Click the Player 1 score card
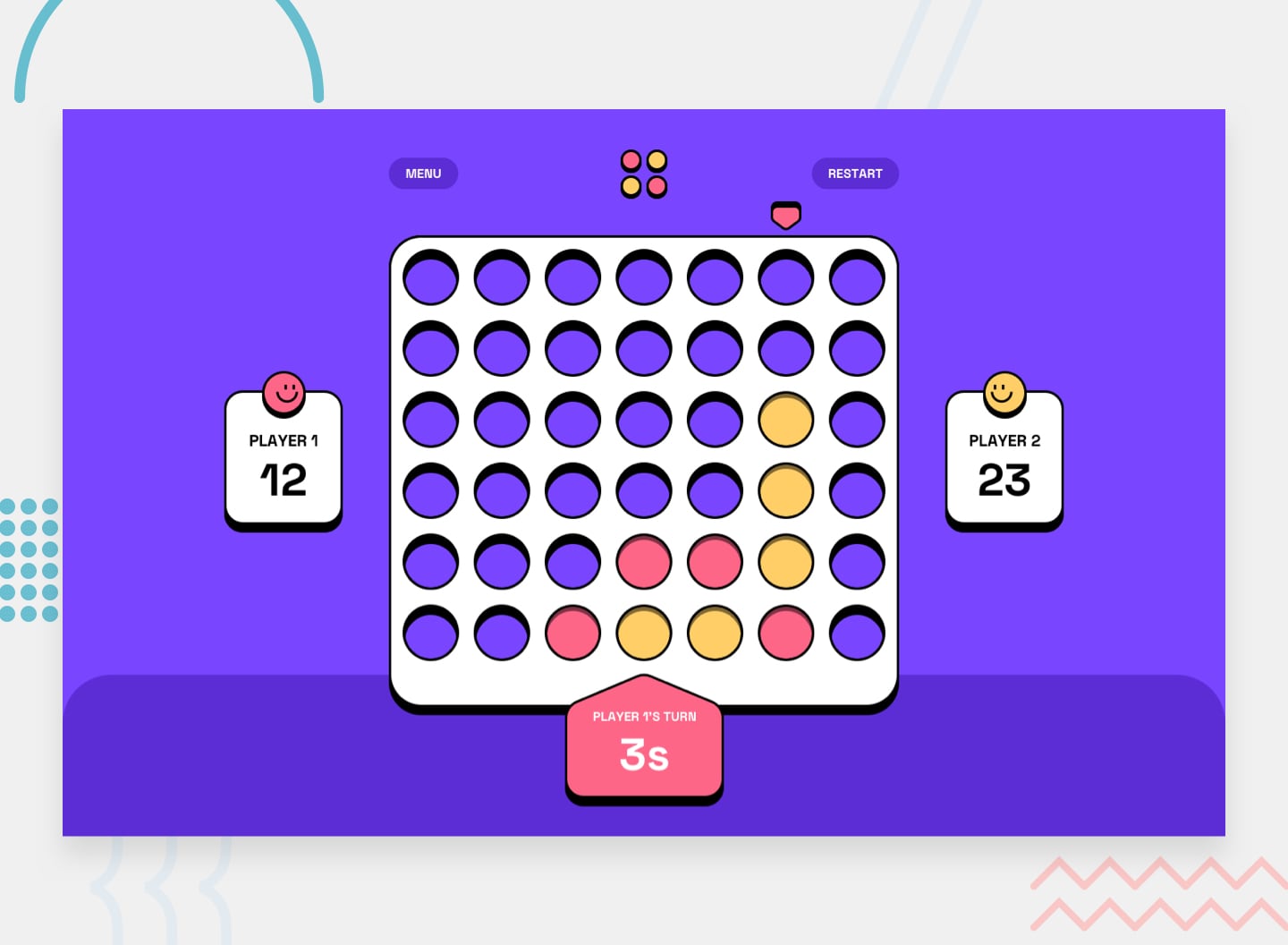Image resolution: width=1288 pixels, height=945 pixels. [284, 458]
